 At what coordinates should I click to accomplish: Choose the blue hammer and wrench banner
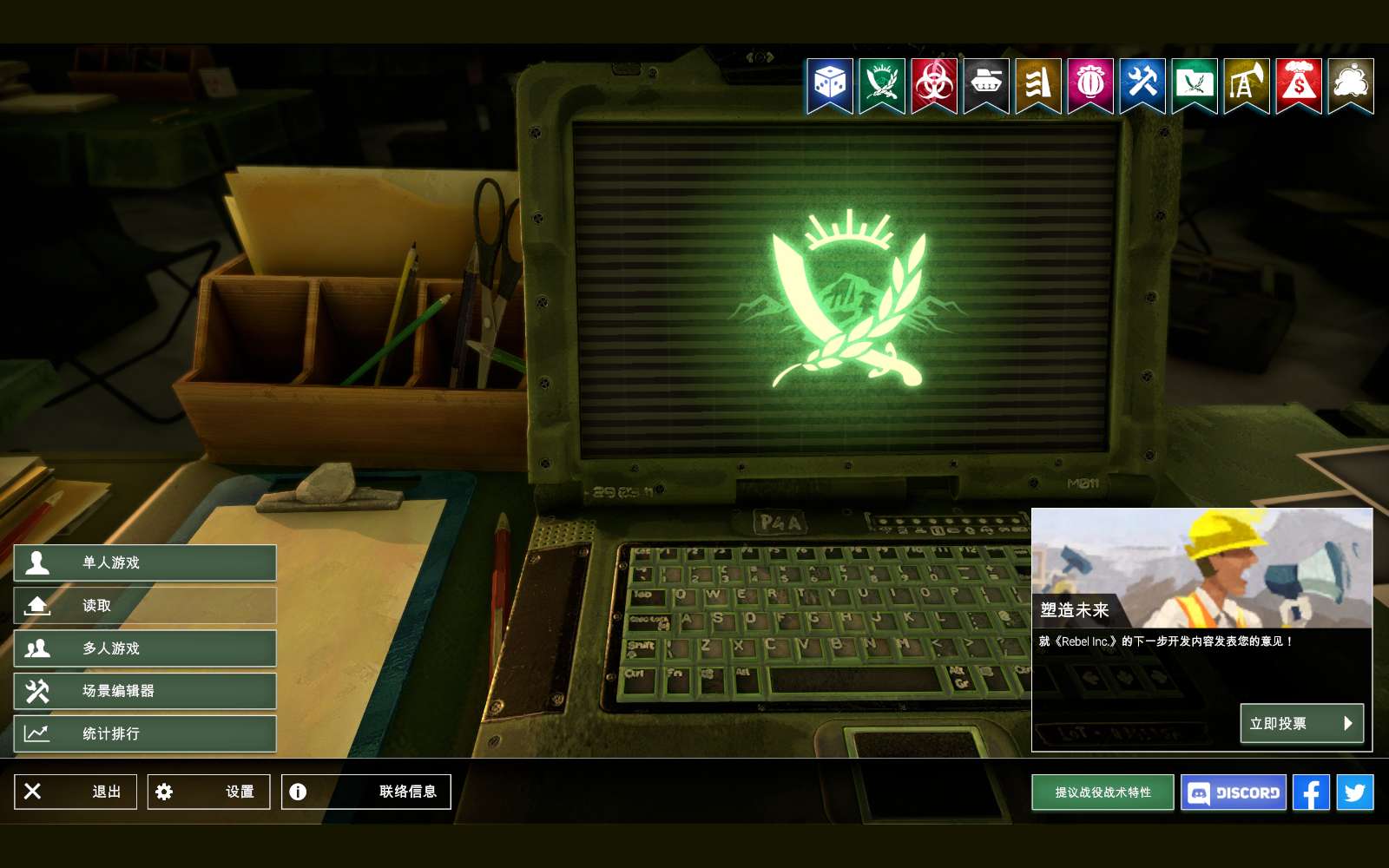1142,84
